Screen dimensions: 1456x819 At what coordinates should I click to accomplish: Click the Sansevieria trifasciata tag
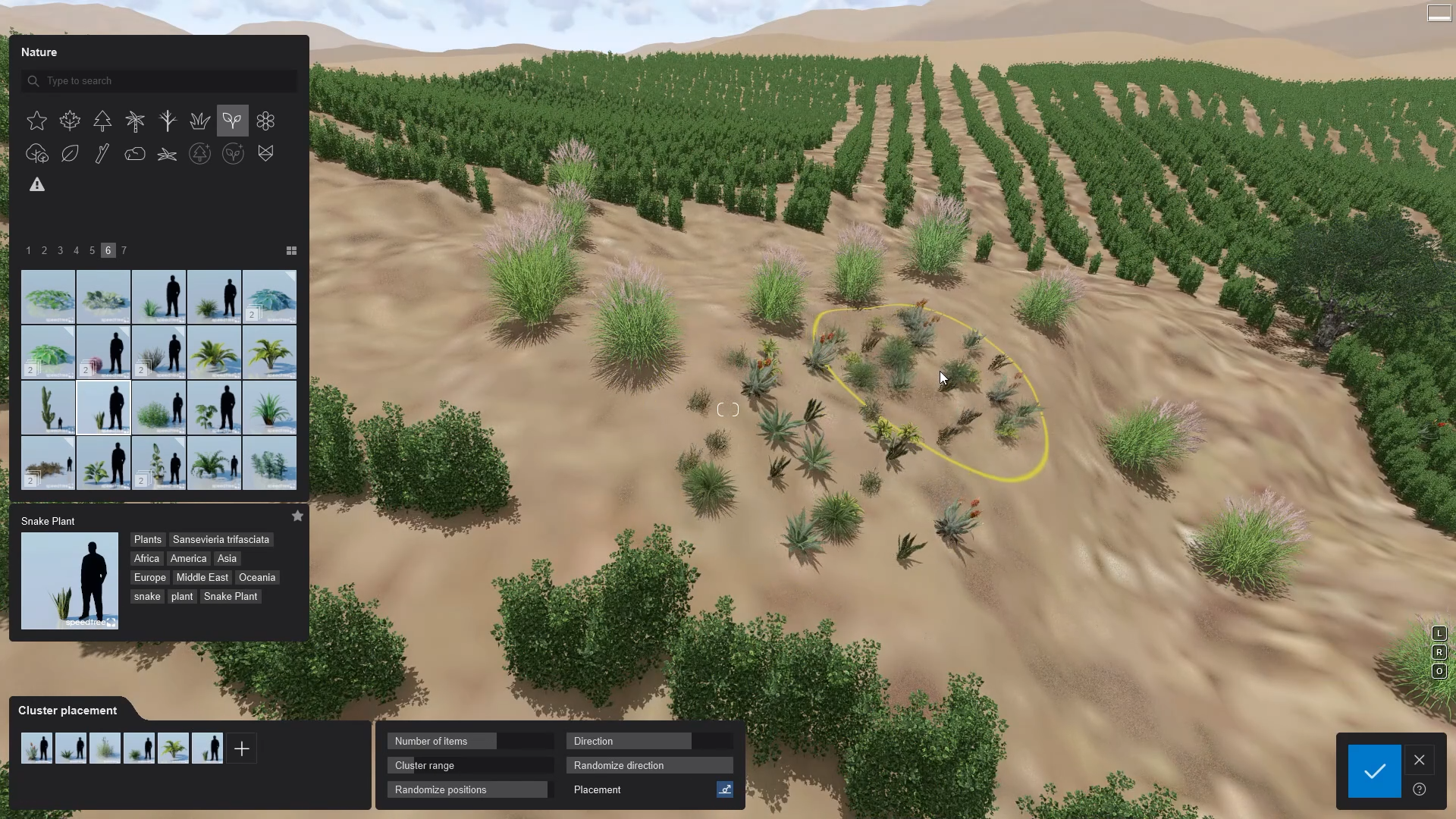(x=221, y=540)
